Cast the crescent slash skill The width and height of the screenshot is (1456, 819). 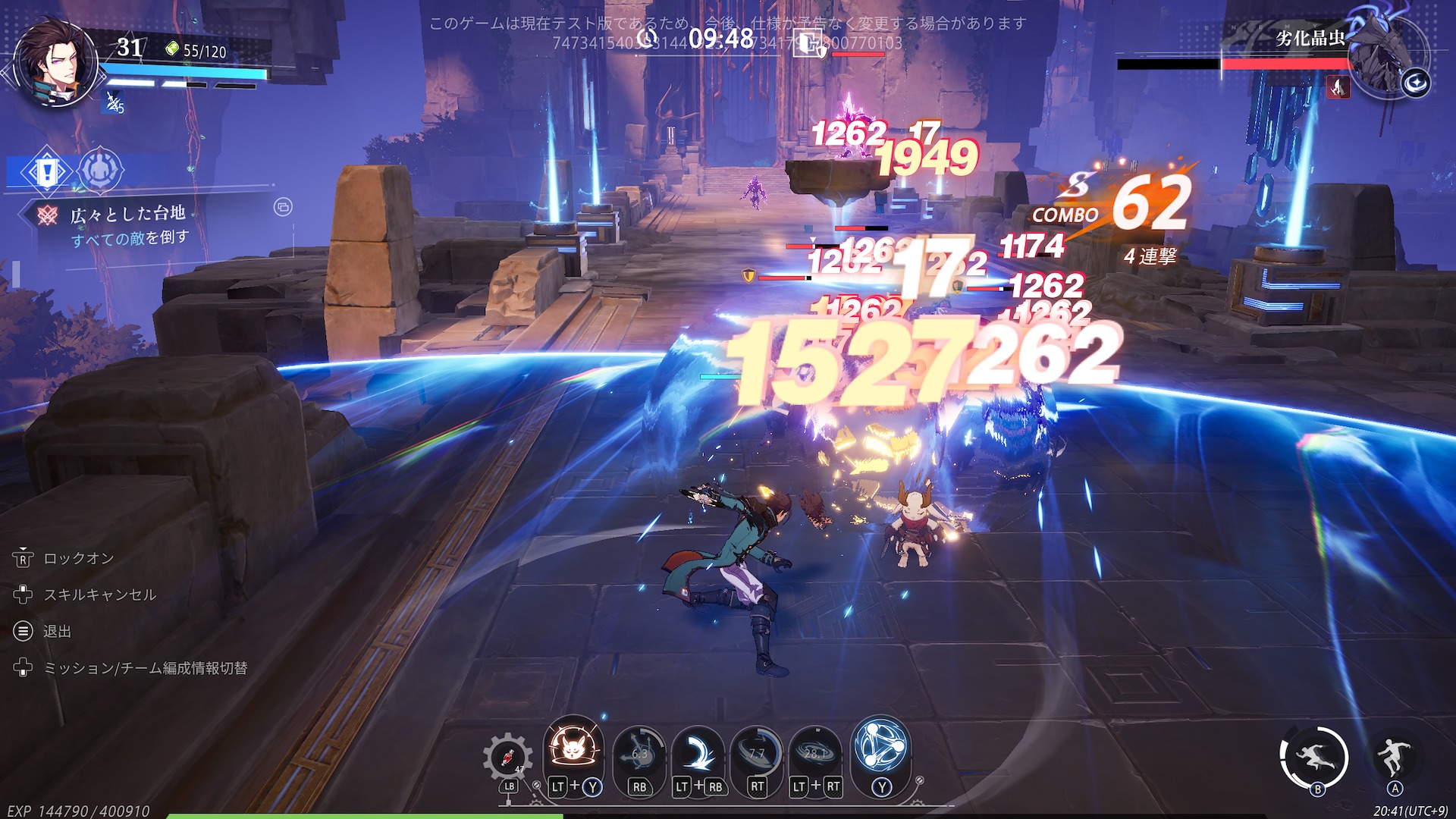click(x=698, y=753)
